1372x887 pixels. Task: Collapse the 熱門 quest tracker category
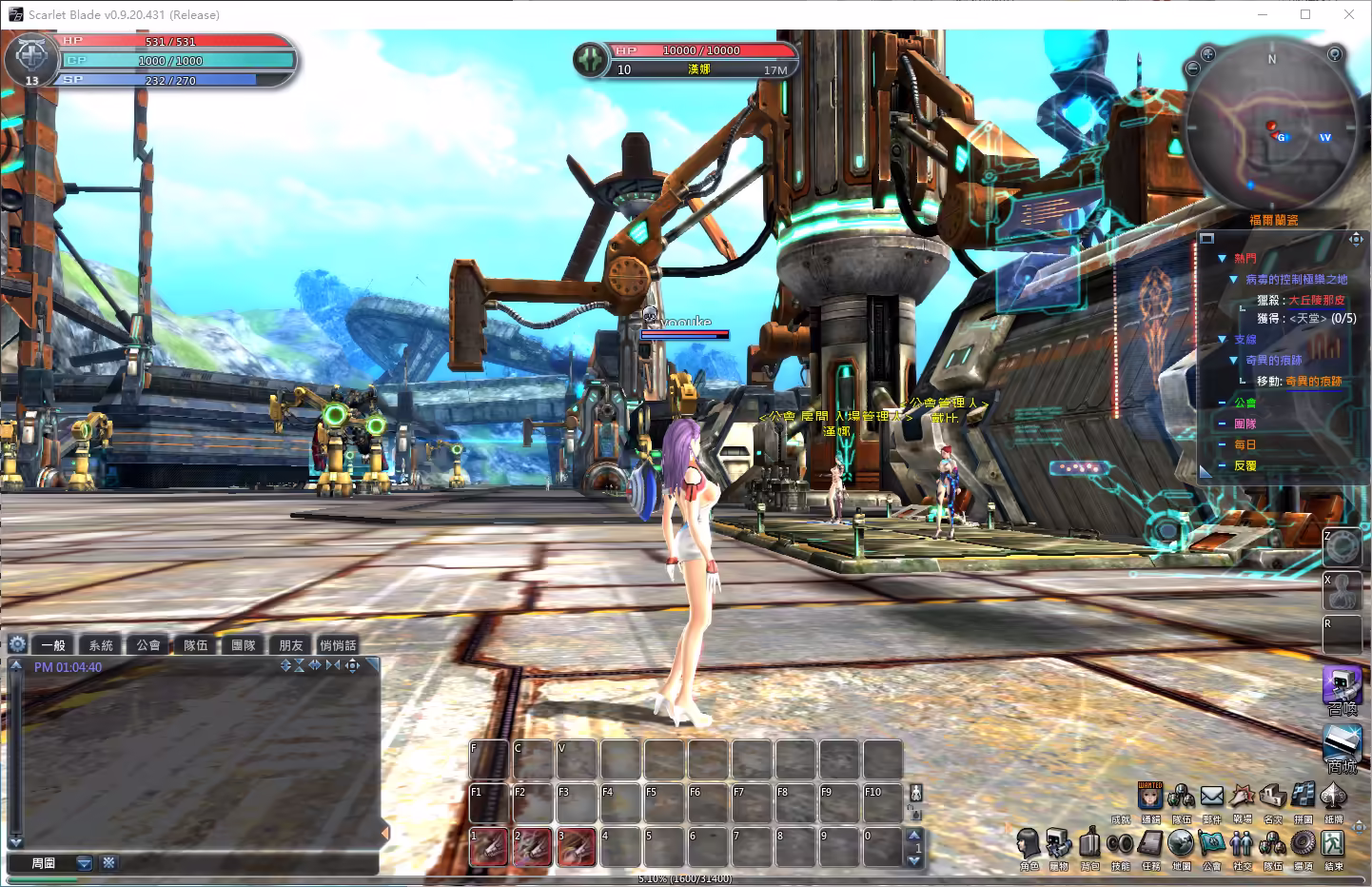pos(1222,258)
